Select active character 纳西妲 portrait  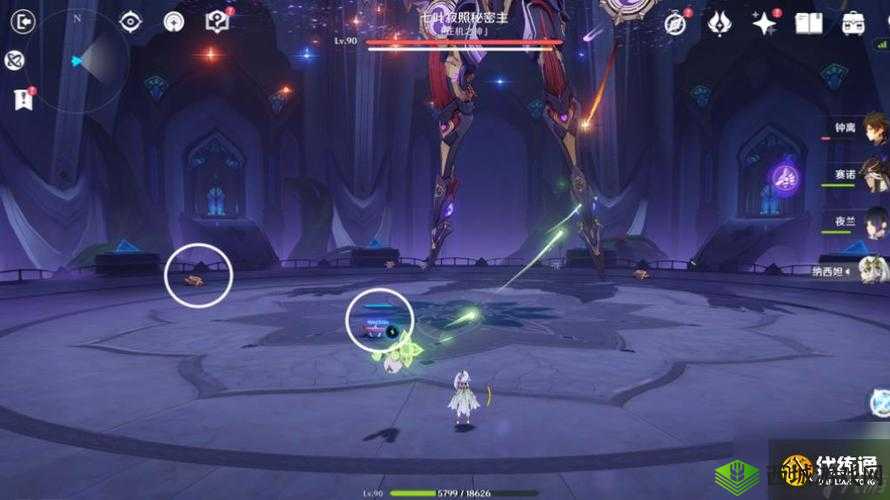tap(873, 268)
